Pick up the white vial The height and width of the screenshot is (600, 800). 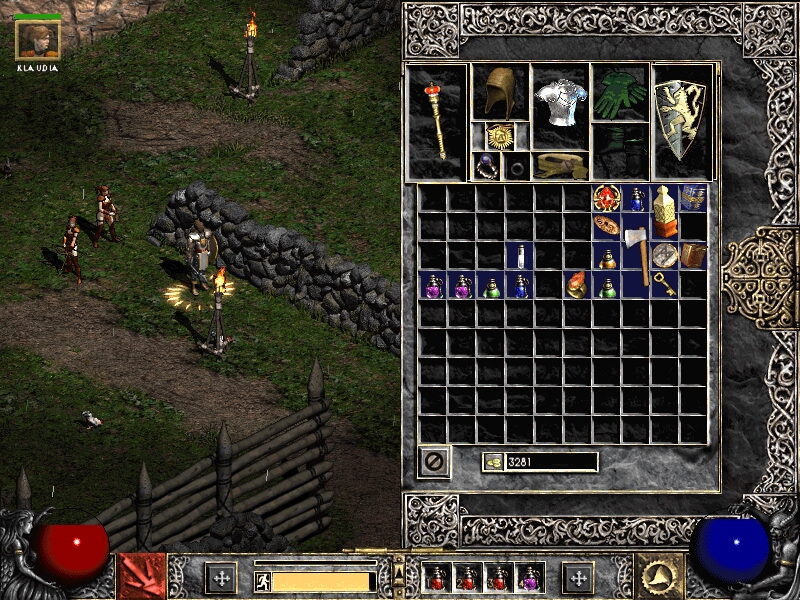point(519,256)
